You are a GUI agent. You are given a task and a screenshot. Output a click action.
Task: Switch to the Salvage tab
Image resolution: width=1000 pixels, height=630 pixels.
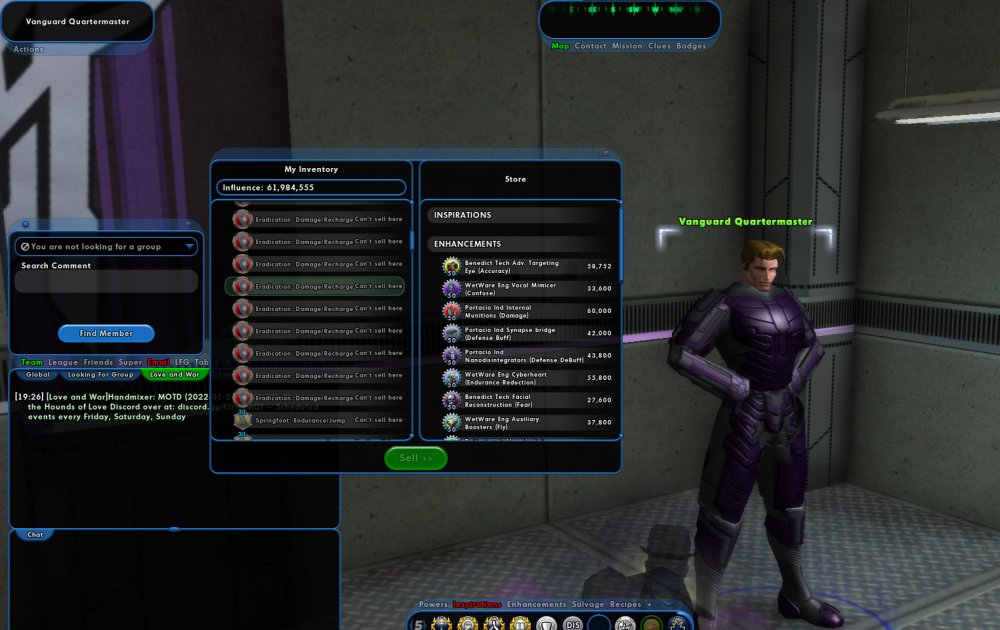point(588,605)
